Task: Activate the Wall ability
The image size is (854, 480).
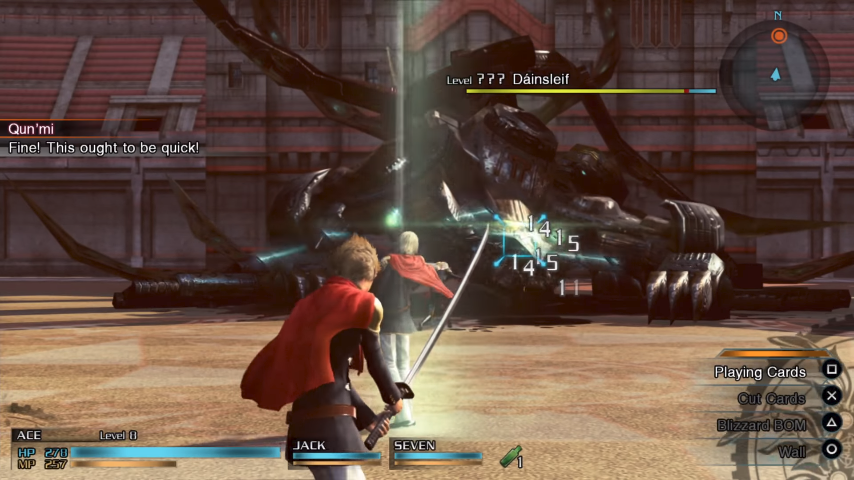Action: coord(791,451)
